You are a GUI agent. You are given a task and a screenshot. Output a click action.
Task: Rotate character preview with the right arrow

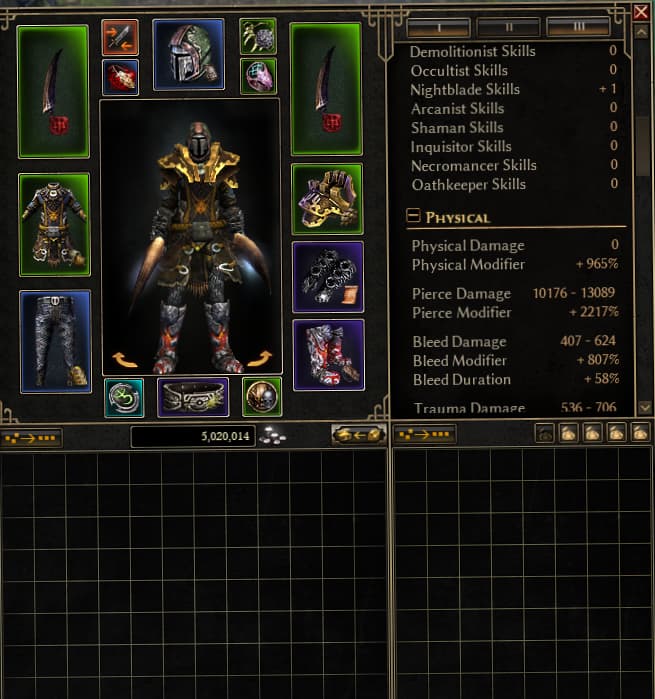tap(259, 359)
